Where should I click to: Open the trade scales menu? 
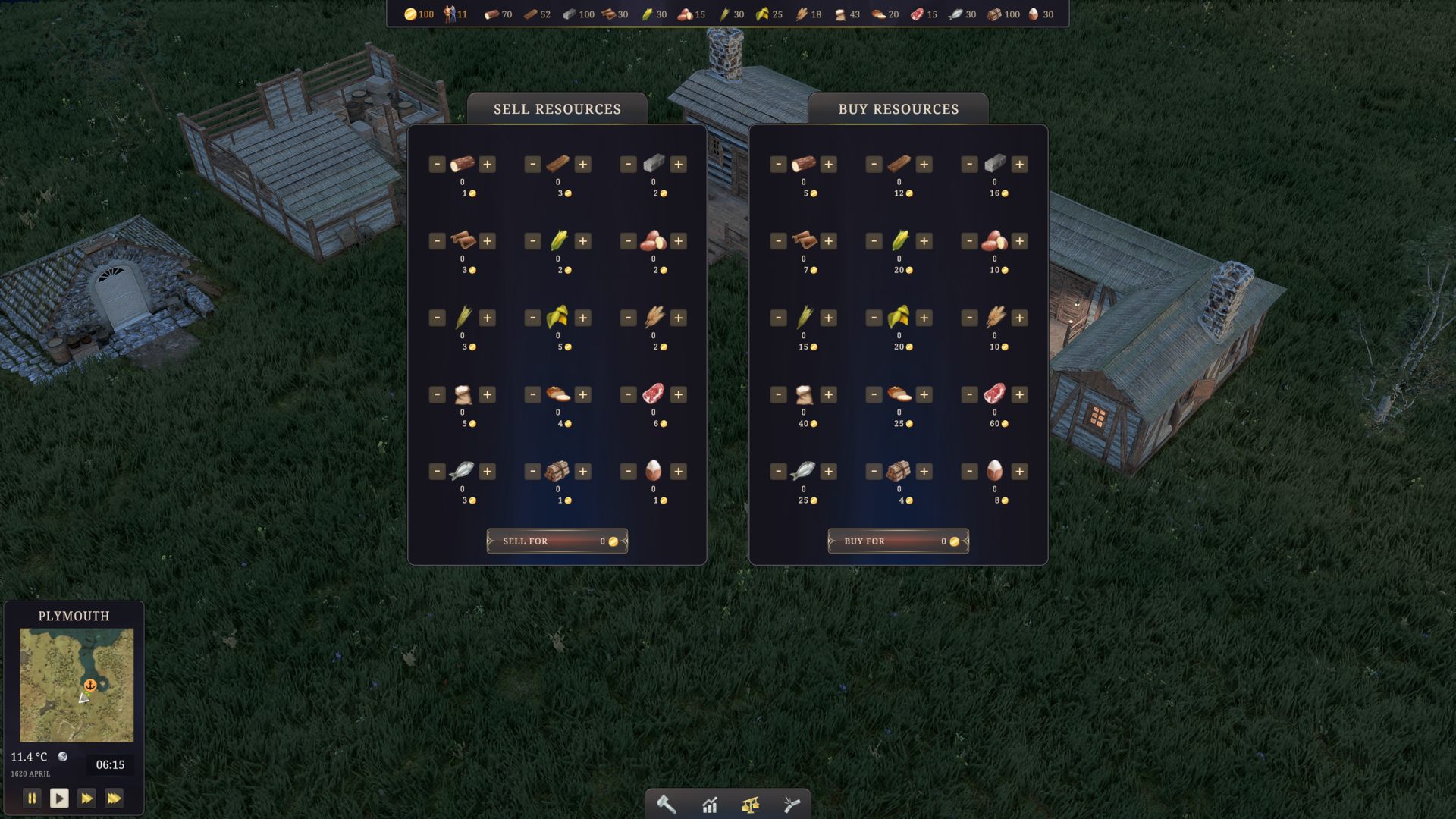751,805
